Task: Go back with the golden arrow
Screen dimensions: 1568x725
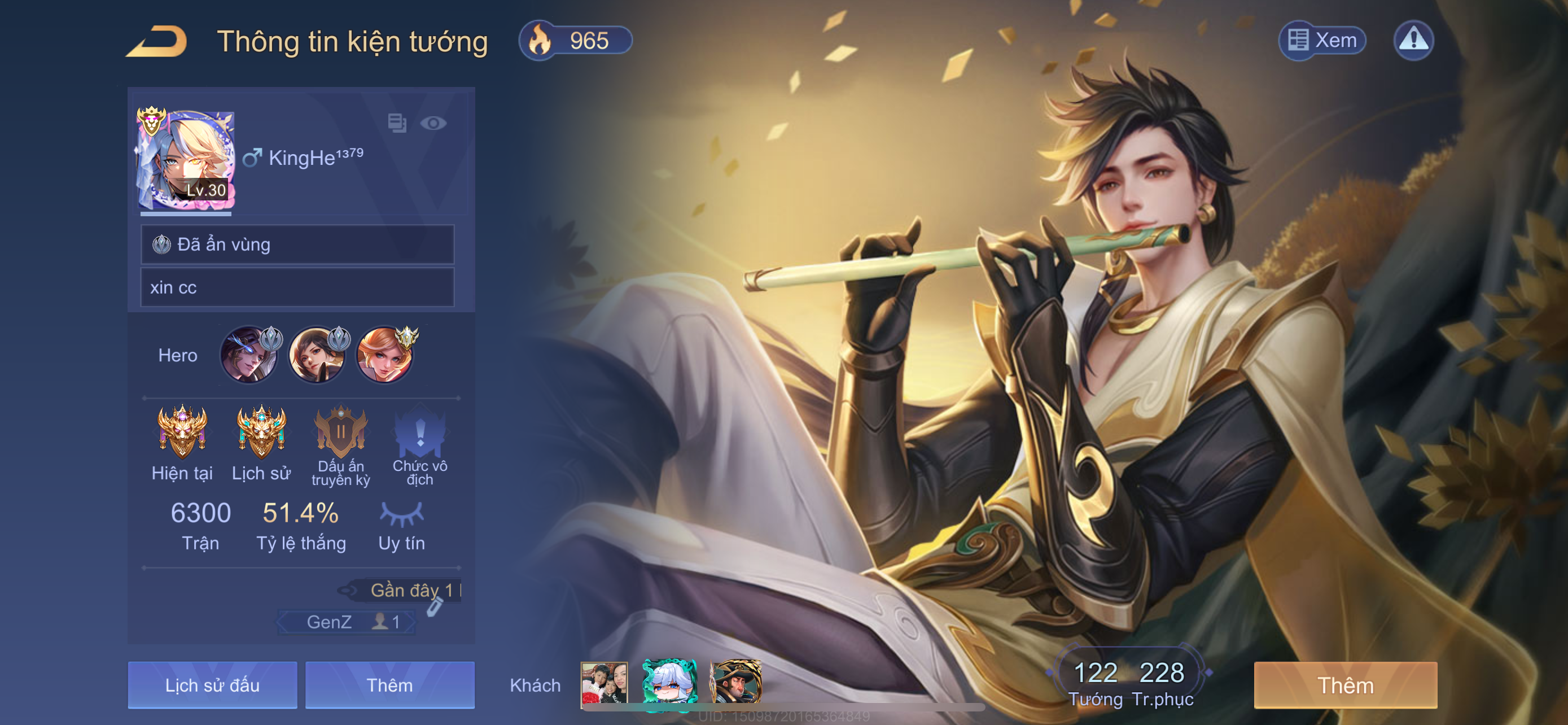Action: (157, 41)
